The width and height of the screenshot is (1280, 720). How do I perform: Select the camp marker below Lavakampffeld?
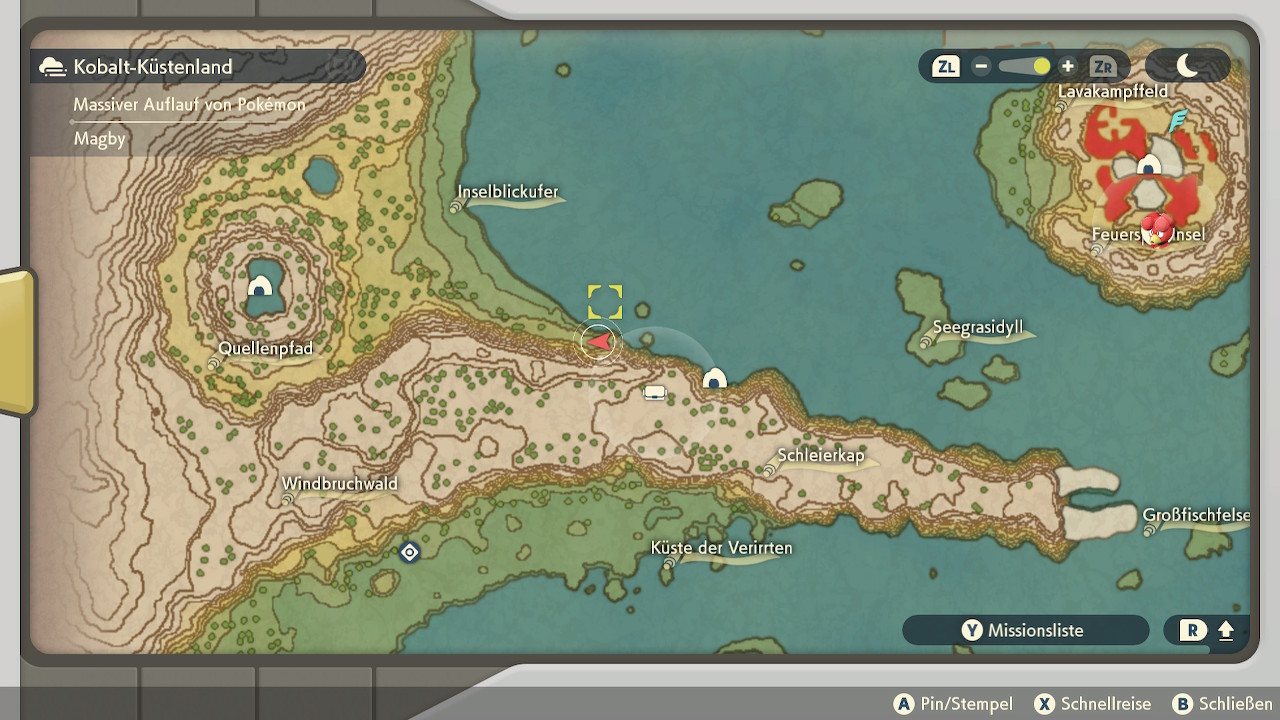tap(1150, 165)
